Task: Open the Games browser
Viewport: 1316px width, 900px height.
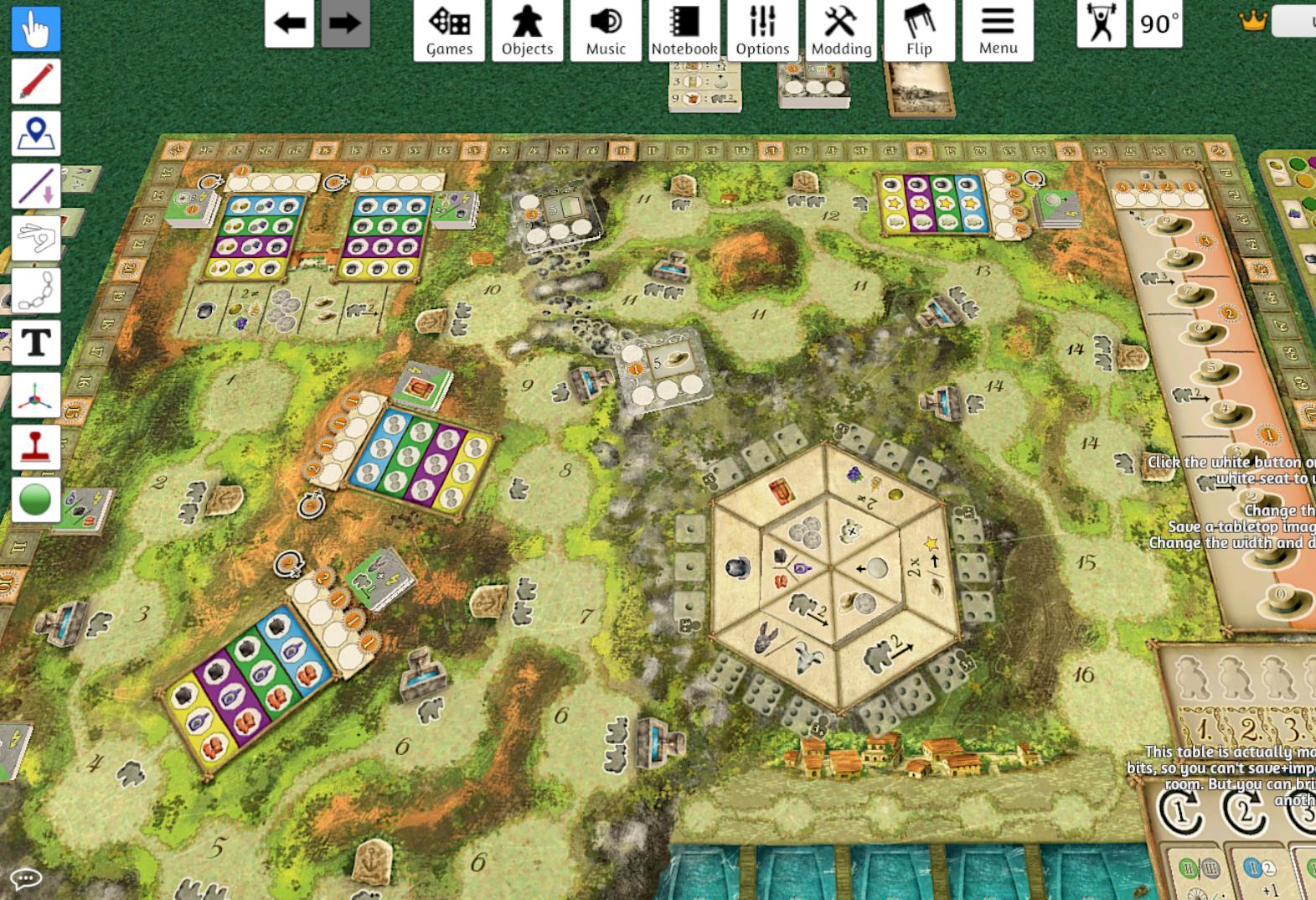Action: click(x=448, y=29)
